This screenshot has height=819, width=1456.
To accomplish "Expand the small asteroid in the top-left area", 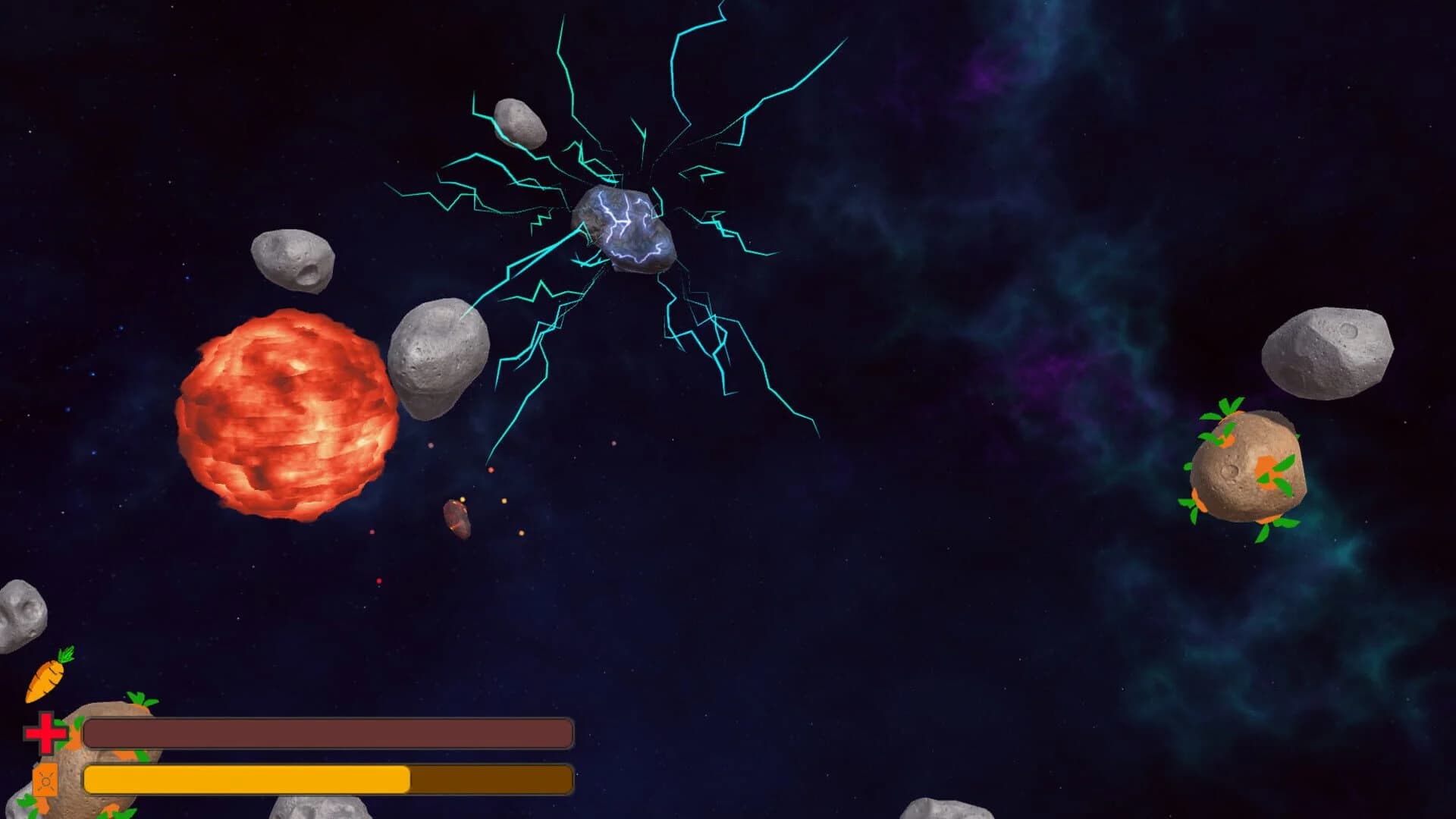I will pos(292,262).
